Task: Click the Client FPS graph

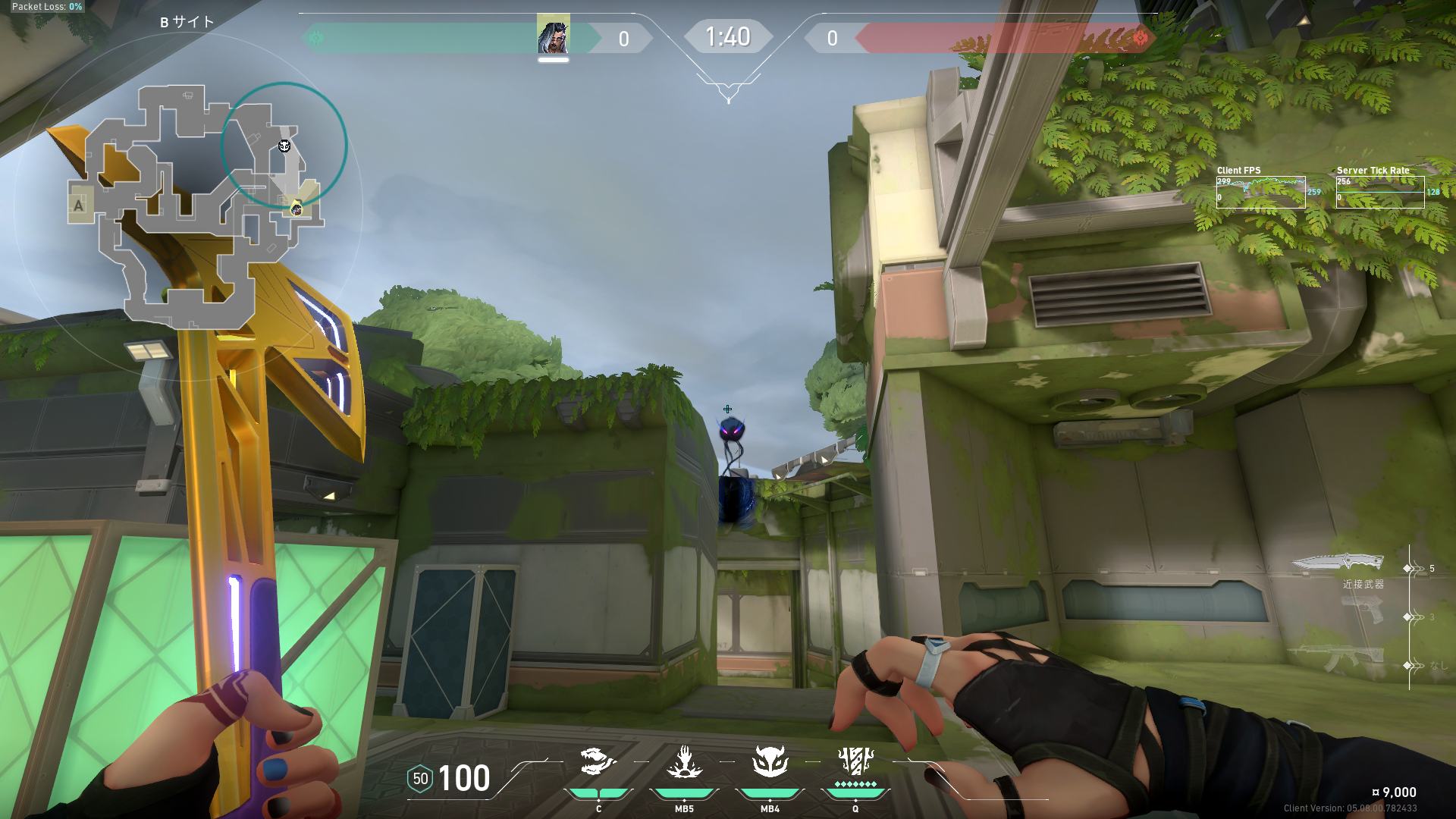Action: [x=1260, y=193]
